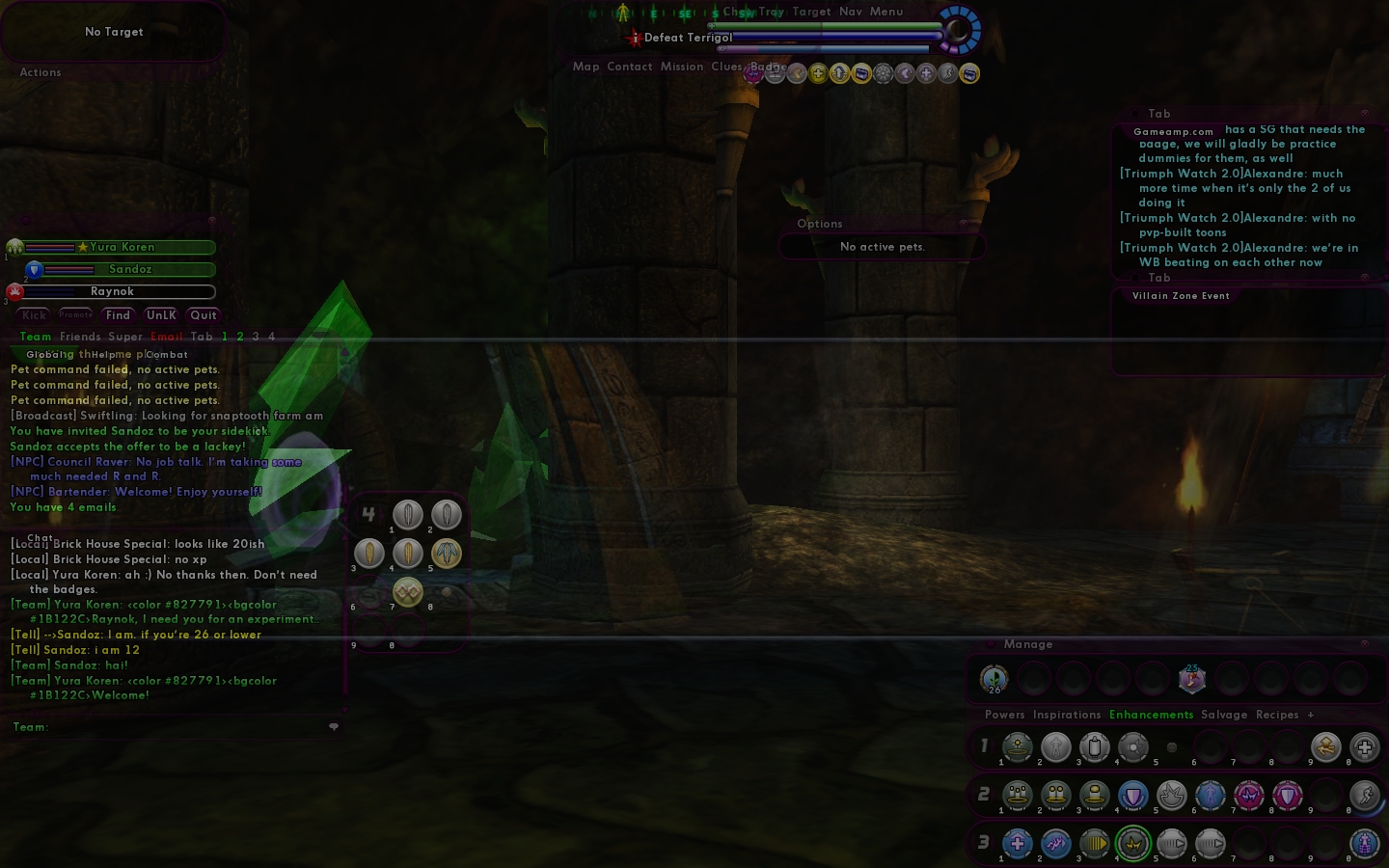Open the Salvage inventory
Screen dimensions: 1389x868
point(1224,715)
